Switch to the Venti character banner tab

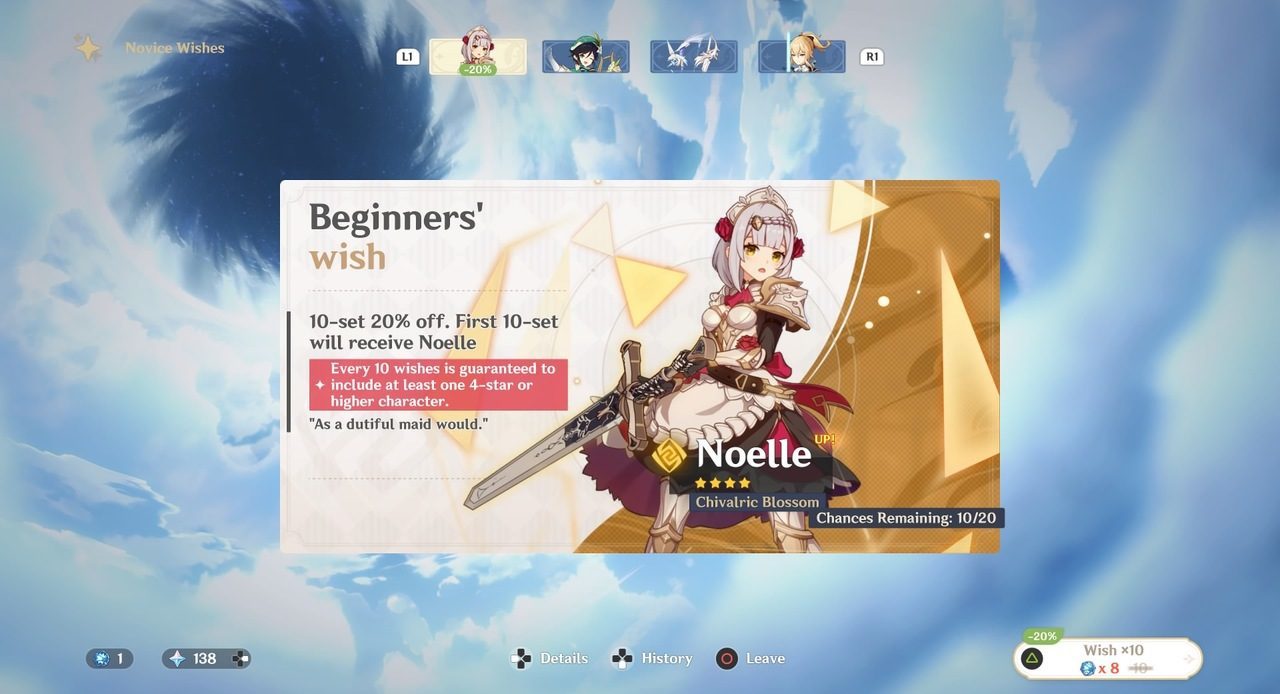coord(586,57)
